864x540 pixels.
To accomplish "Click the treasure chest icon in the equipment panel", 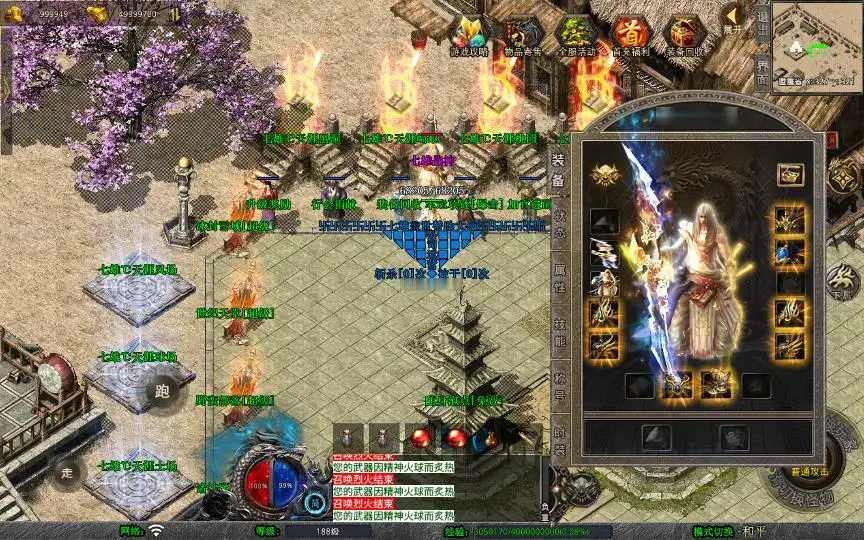I will point(791,173).
